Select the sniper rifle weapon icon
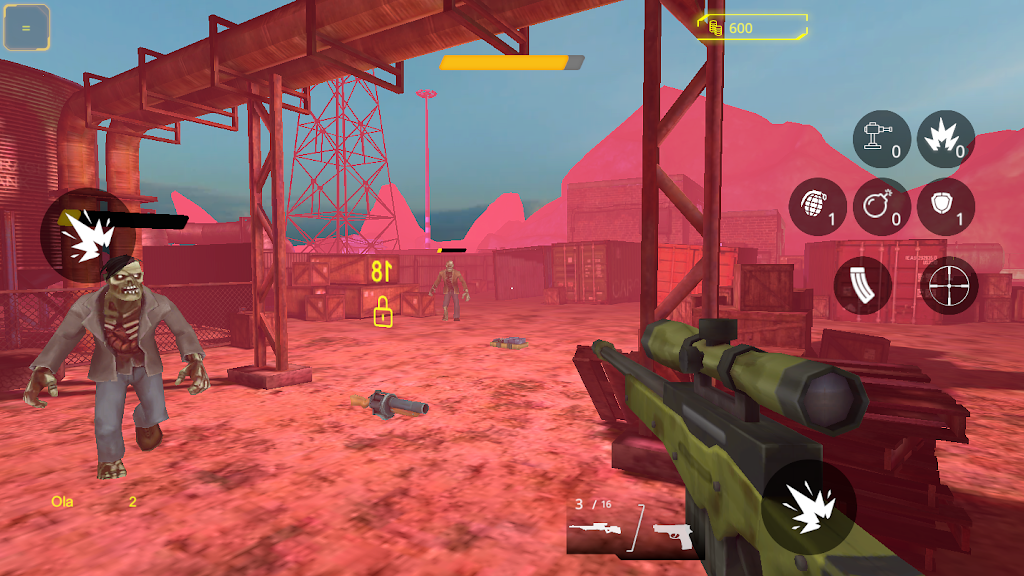The height and width of the screenshot is (576, 1024). point(595,528)
